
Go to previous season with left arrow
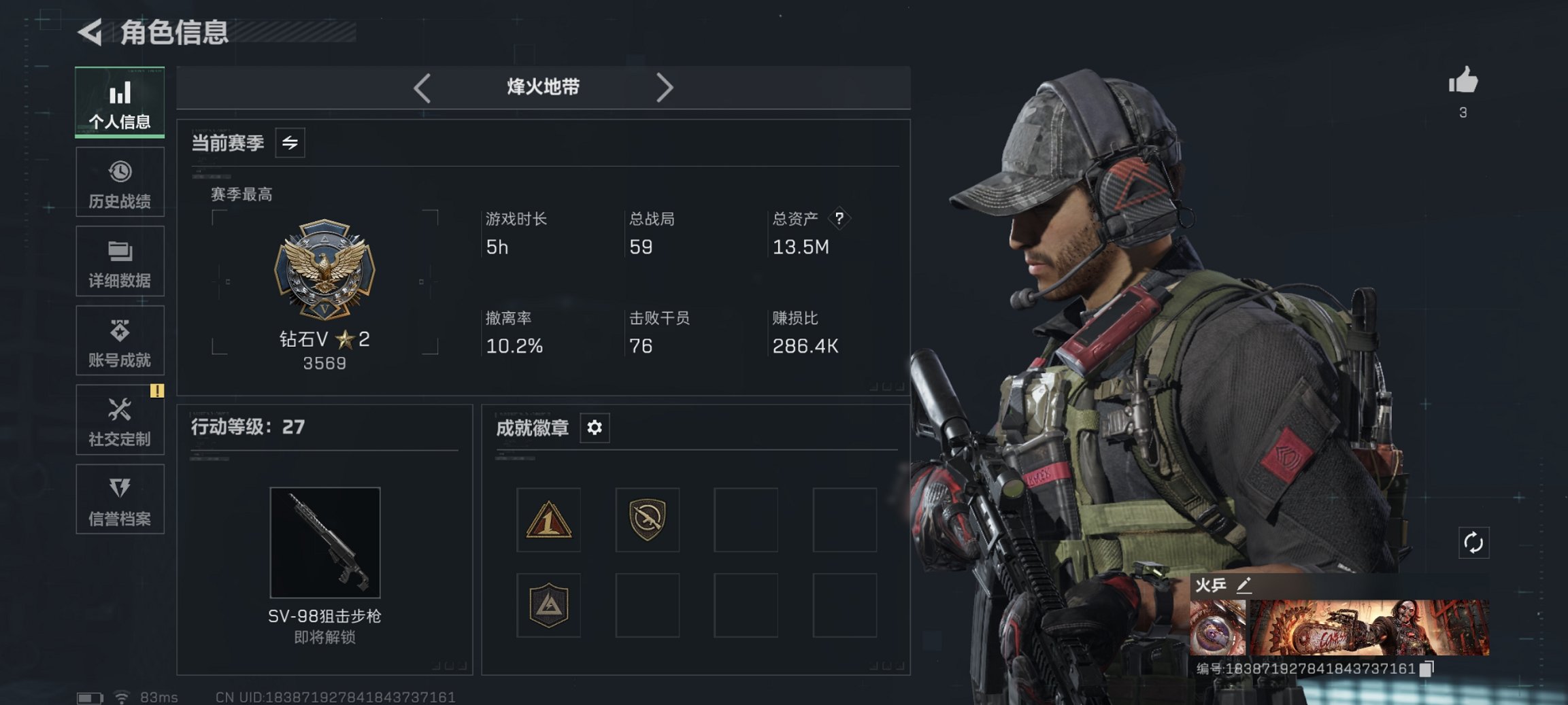click(x=422, y=87)
